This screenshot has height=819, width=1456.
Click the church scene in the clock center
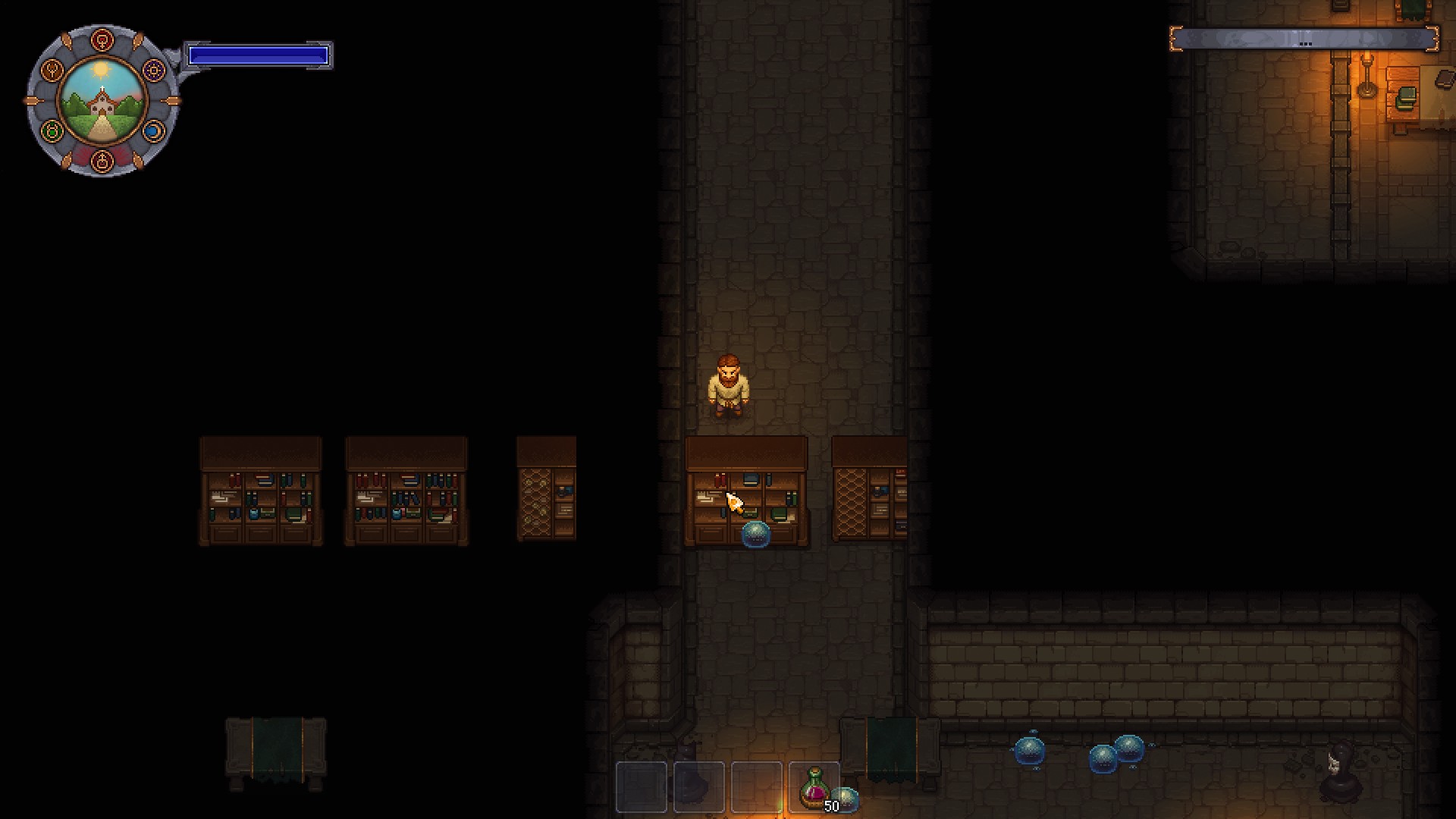(x=102, y=101)
